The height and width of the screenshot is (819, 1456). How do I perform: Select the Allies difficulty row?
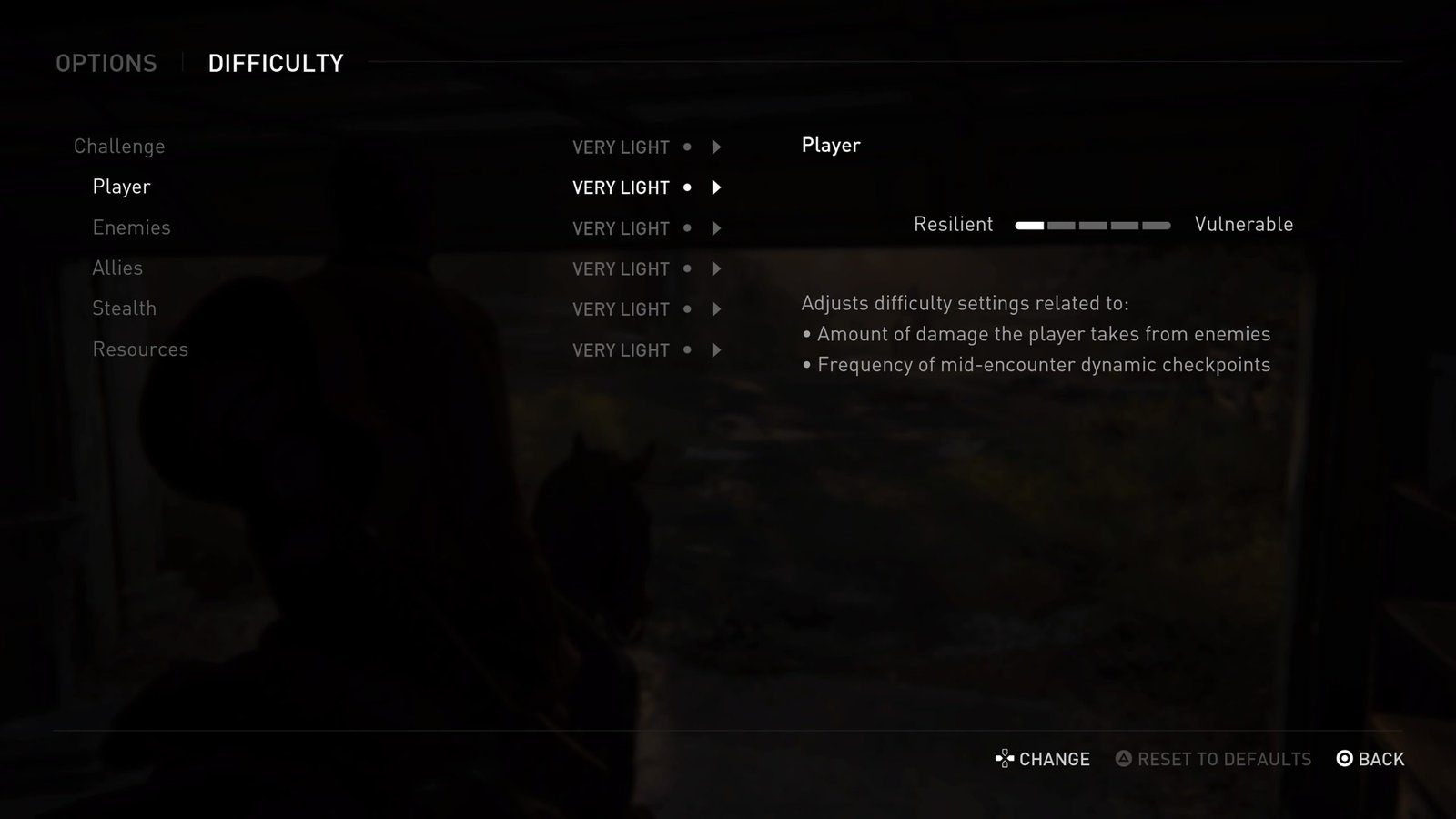coord(117,268)
